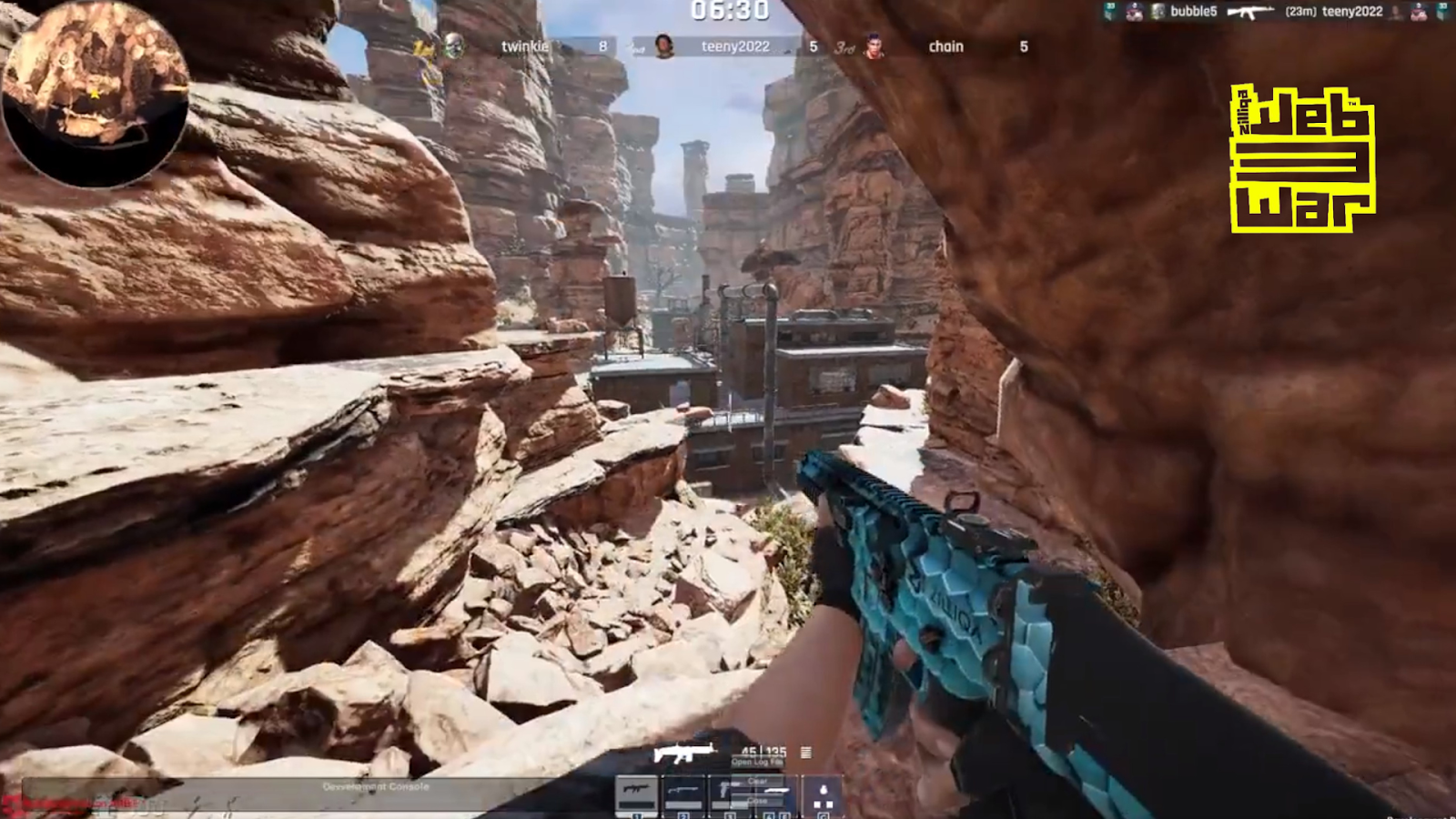Click twinkie's name on the scoreboard
Screen dimensions: 1456x819
coord(526,45)
